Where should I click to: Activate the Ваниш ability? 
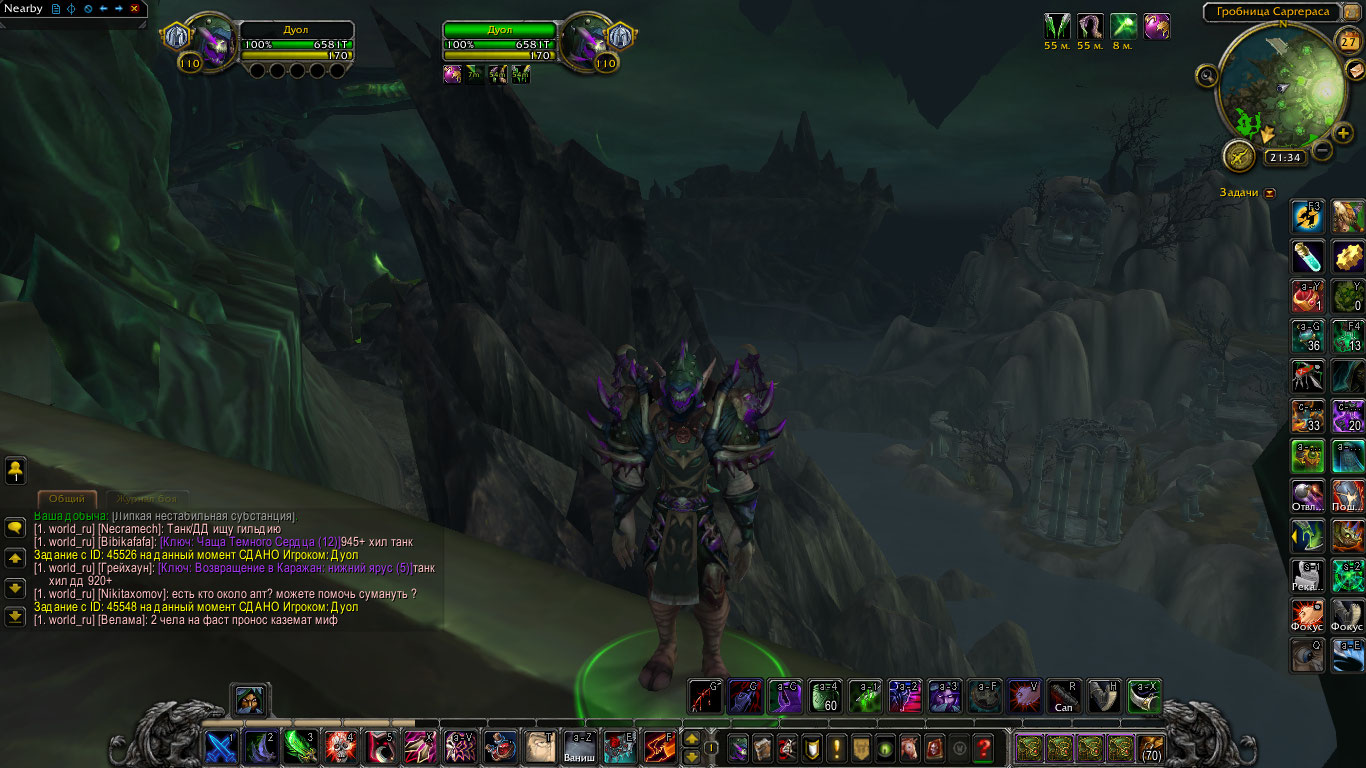click(x=580, y=747)
